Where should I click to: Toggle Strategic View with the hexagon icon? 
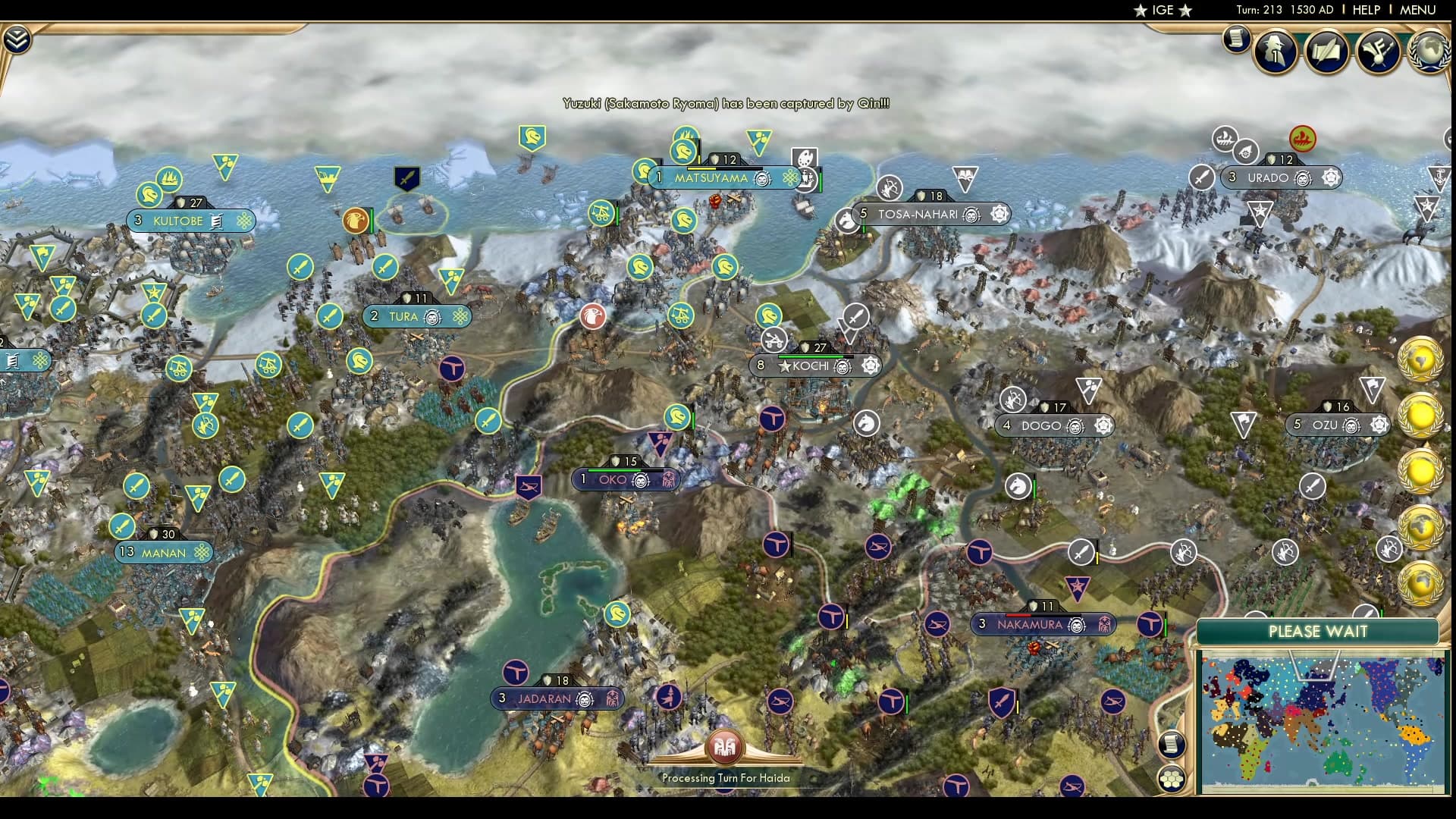1170,778
